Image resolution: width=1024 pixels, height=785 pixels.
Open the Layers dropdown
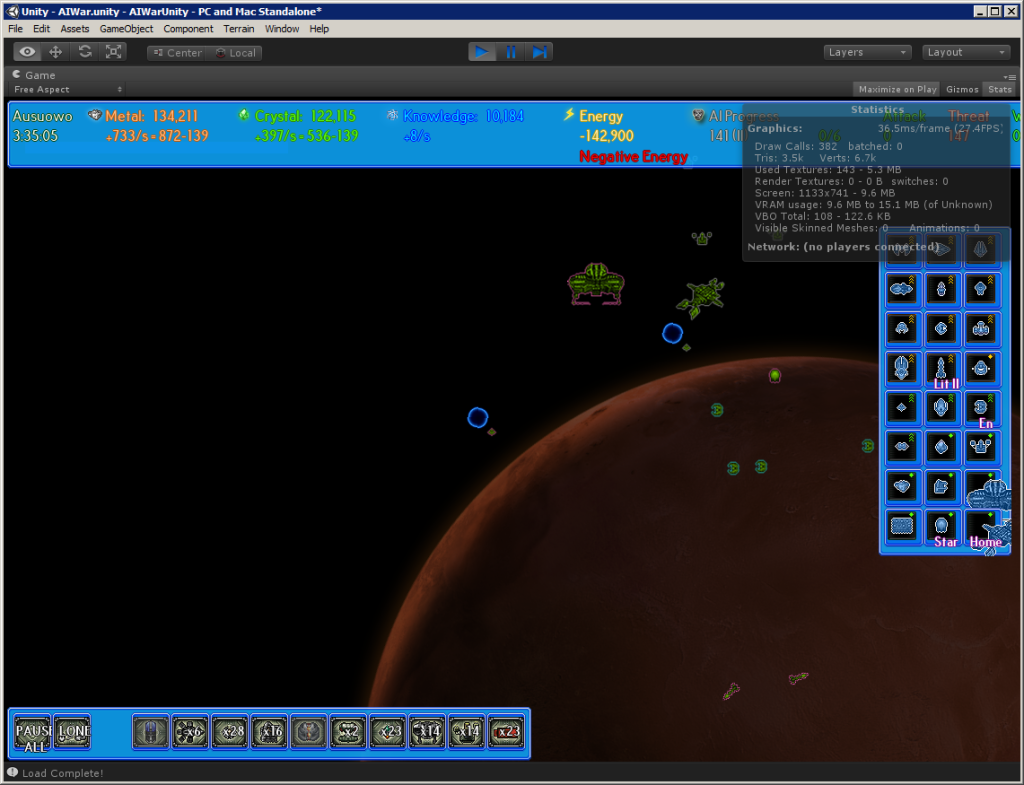tap(867, 52)
